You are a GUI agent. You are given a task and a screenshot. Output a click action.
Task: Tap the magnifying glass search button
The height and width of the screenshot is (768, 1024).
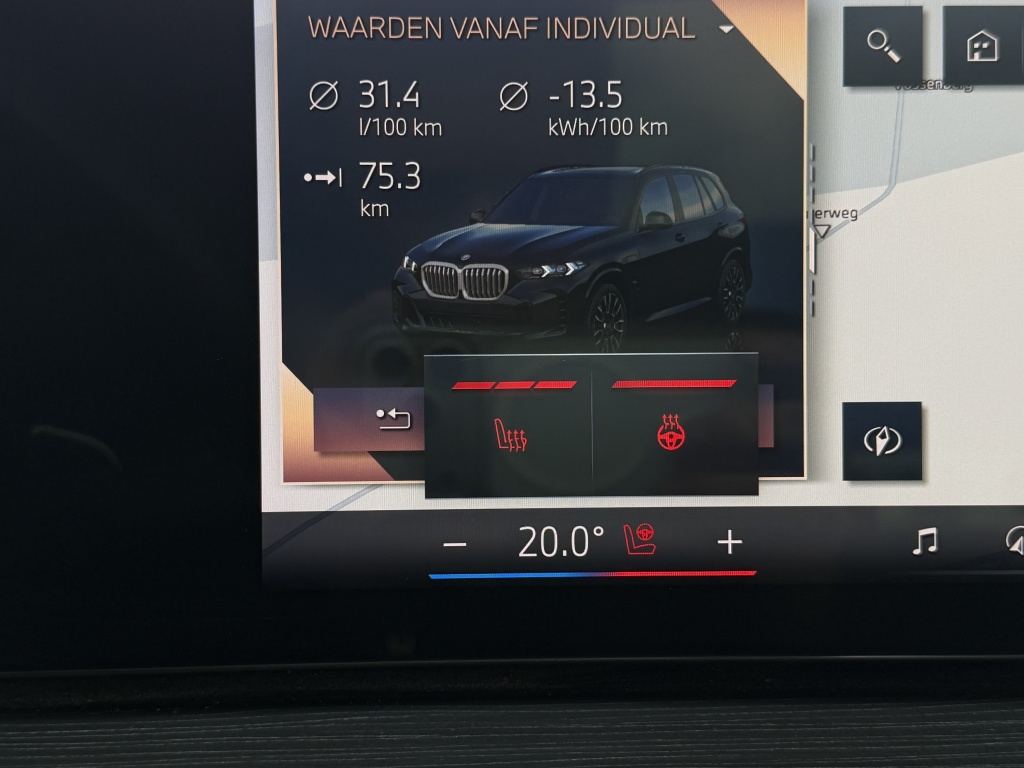pos(883,46)
